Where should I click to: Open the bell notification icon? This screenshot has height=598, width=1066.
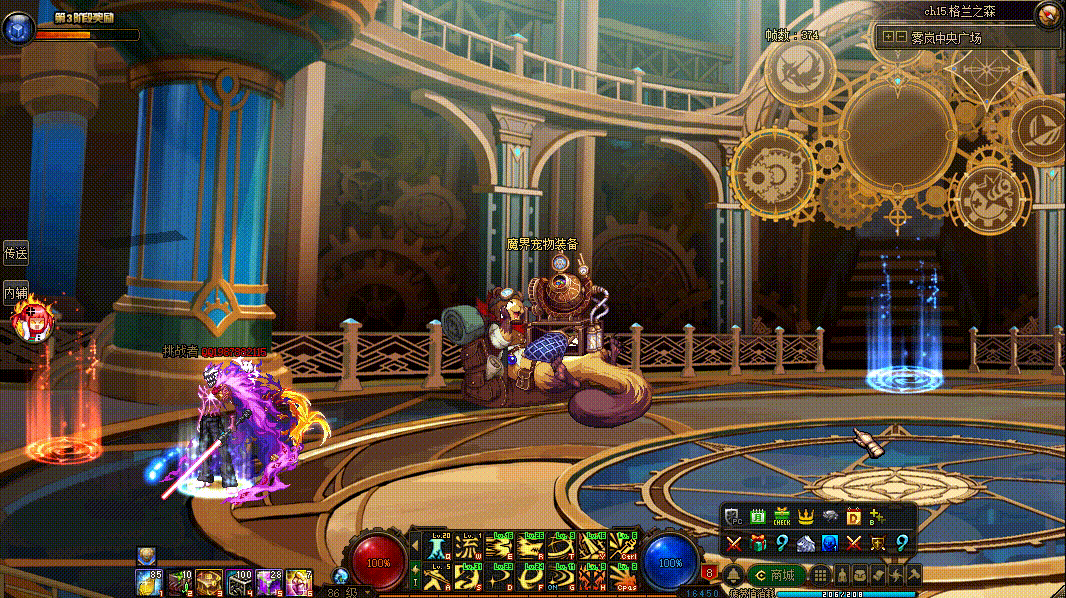(732, 575)
